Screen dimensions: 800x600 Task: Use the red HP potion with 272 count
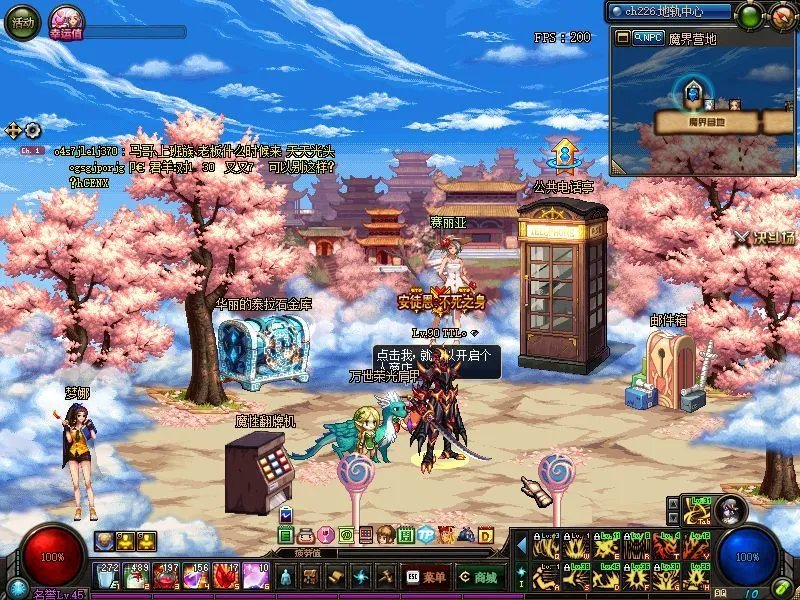(106, 577)
